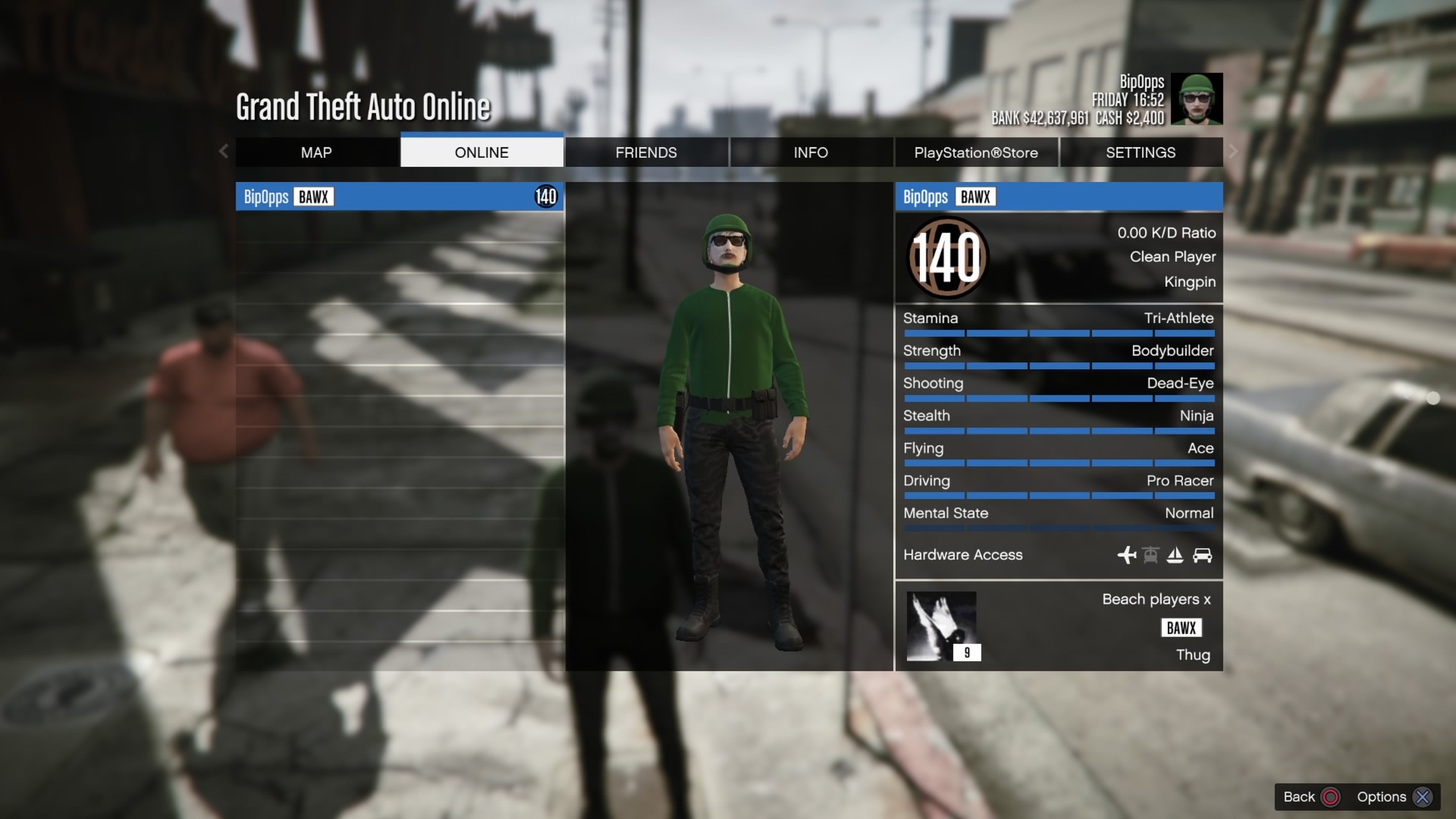1456x819 pixels.
Task: Open the FRIENDS tab
Action: [646, 152]
